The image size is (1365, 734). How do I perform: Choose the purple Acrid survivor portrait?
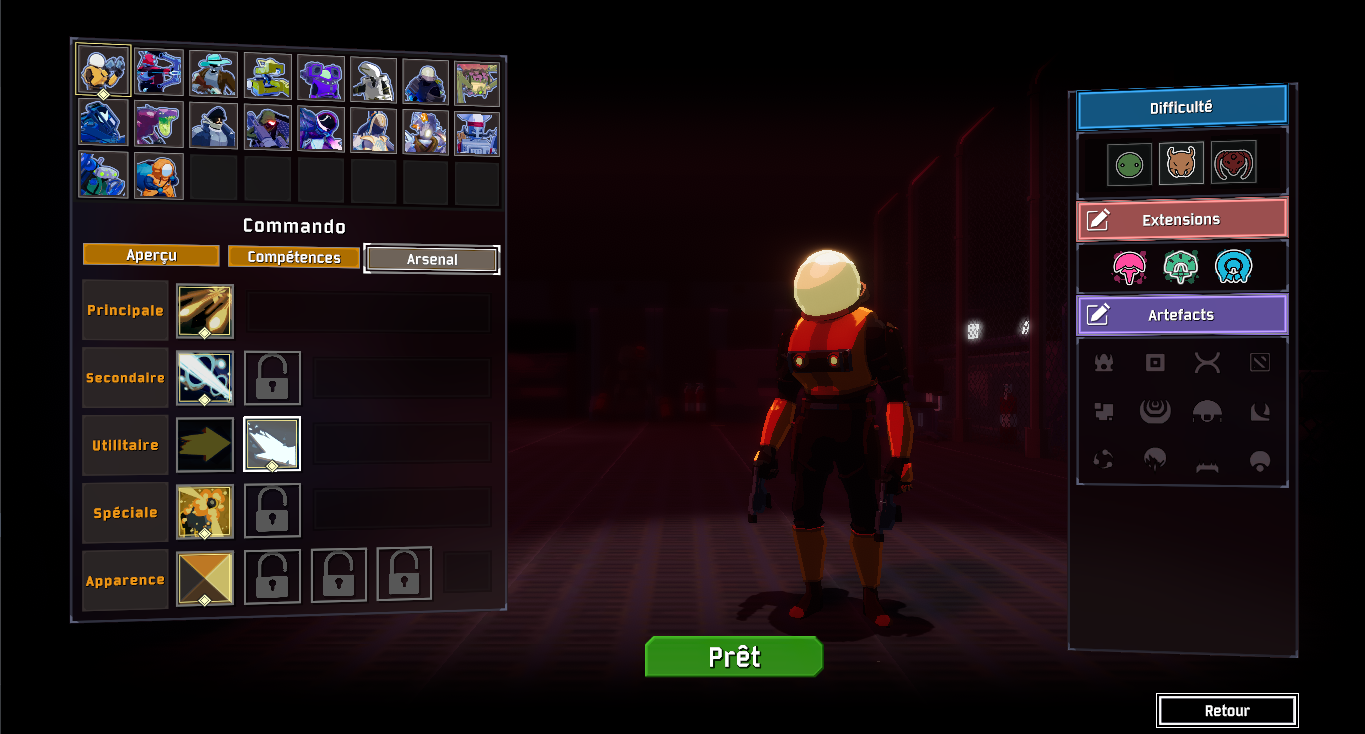point(158,125)
